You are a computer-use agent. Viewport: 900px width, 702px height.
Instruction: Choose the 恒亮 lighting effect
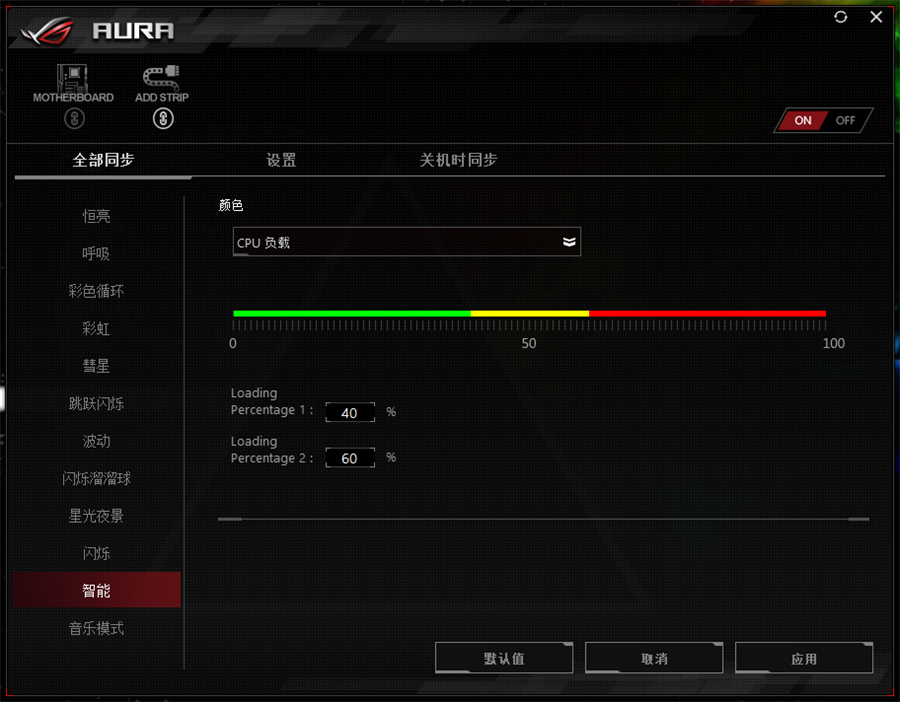pos(97,216)
